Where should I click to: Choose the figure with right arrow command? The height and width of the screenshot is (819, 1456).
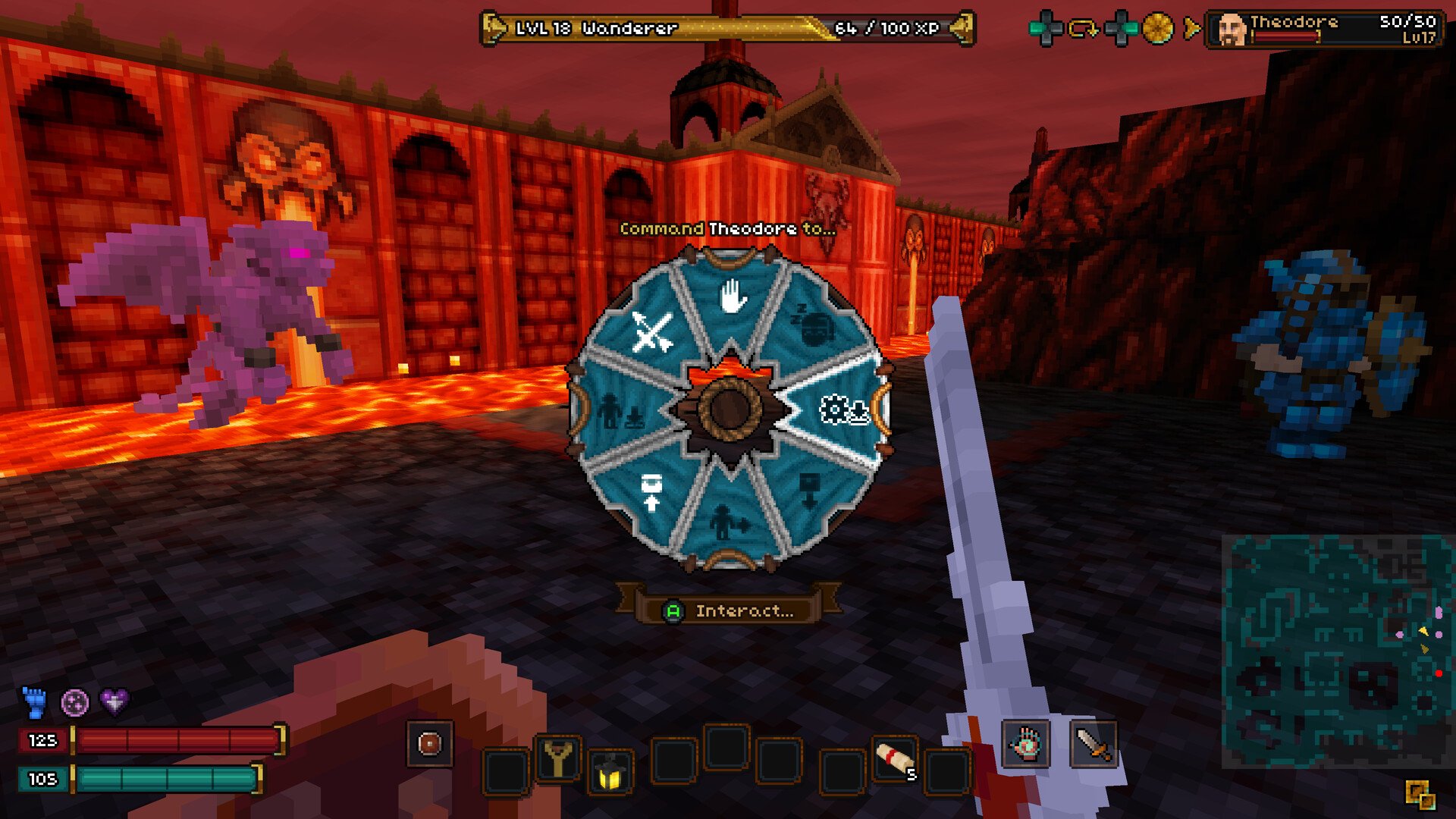click(730, 523)
